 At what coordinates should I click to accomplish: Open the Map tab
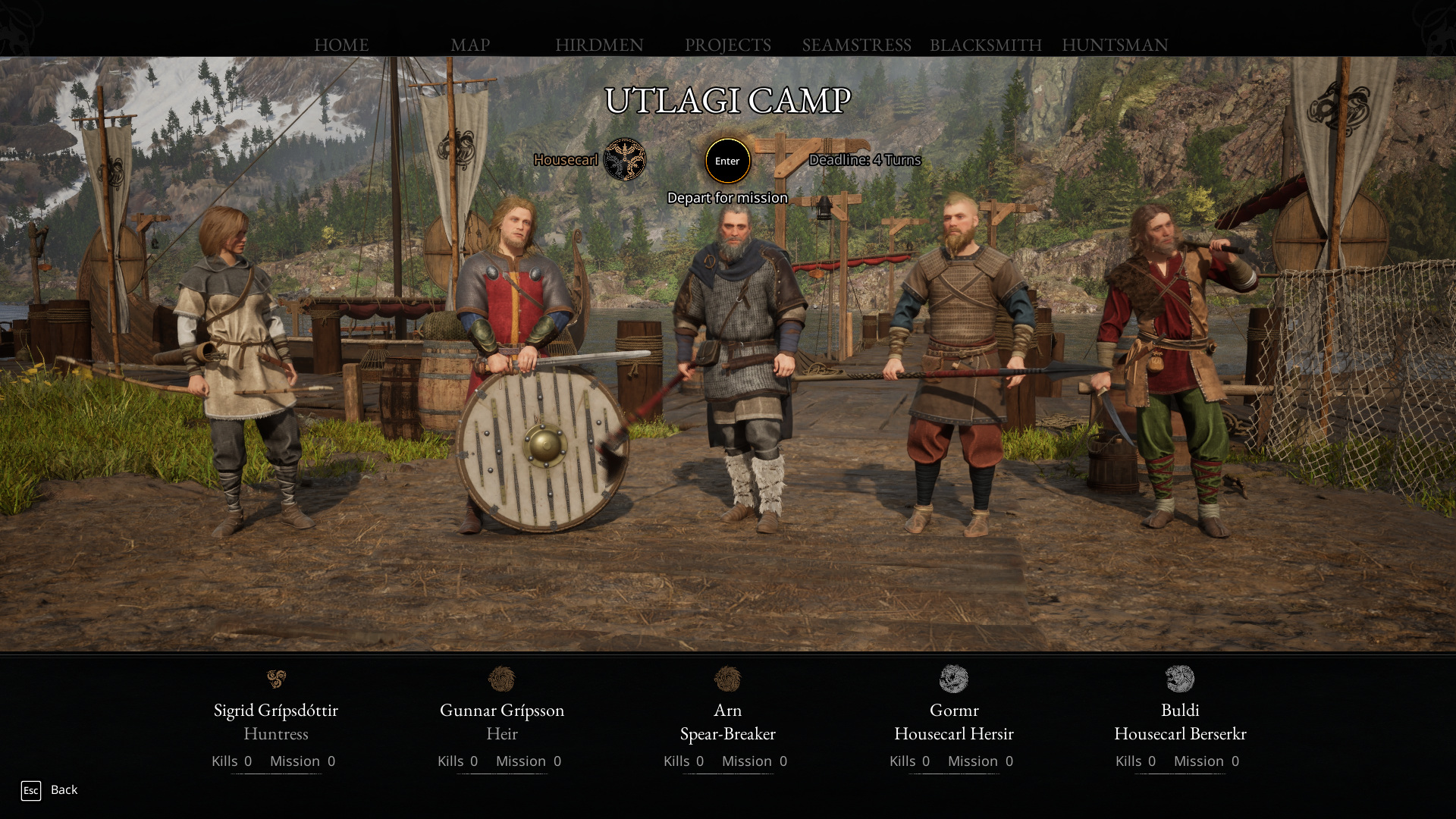(470, 45)
